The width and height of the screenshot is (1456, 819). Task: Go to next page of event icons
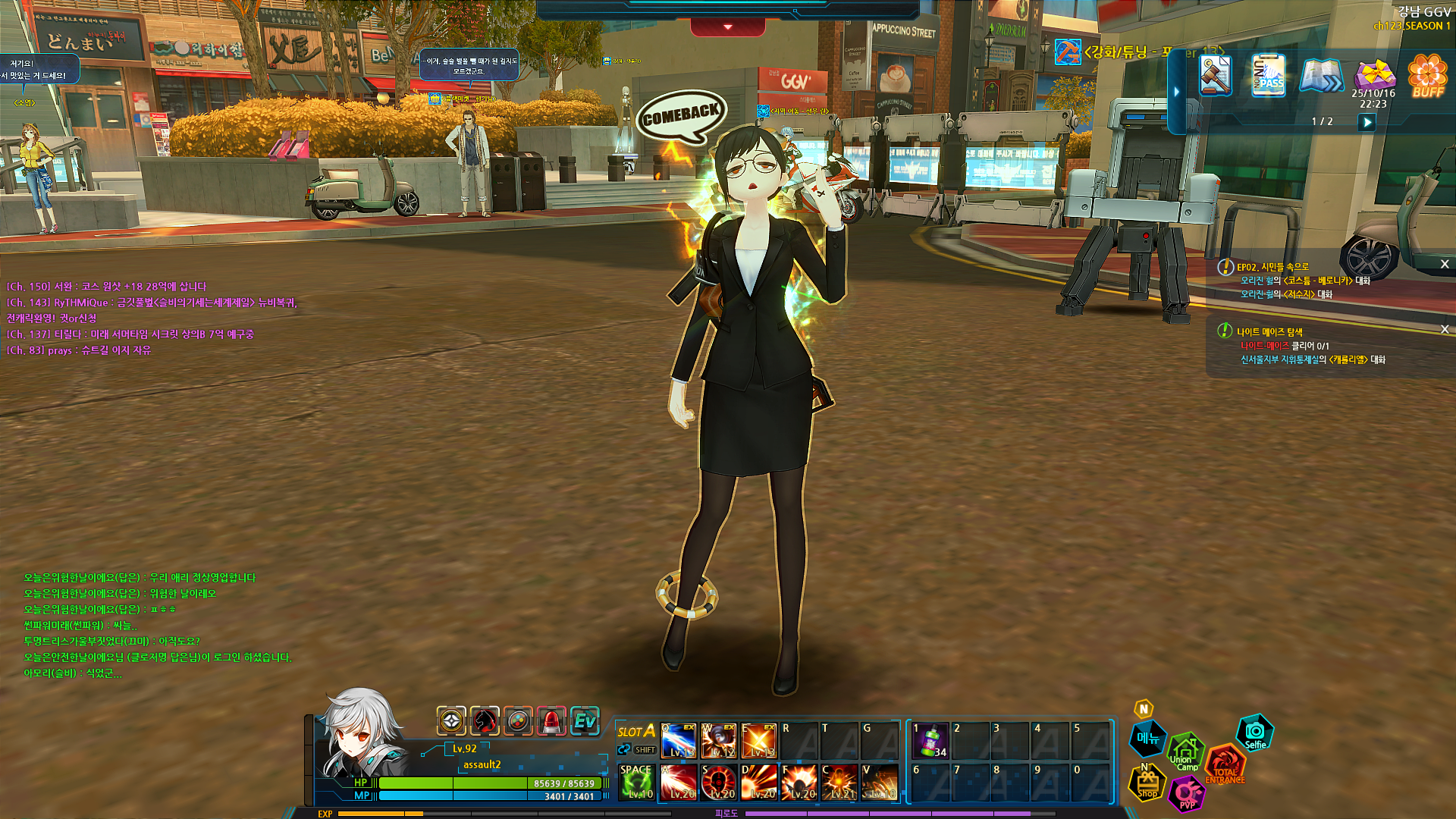tap(1367, 122)
